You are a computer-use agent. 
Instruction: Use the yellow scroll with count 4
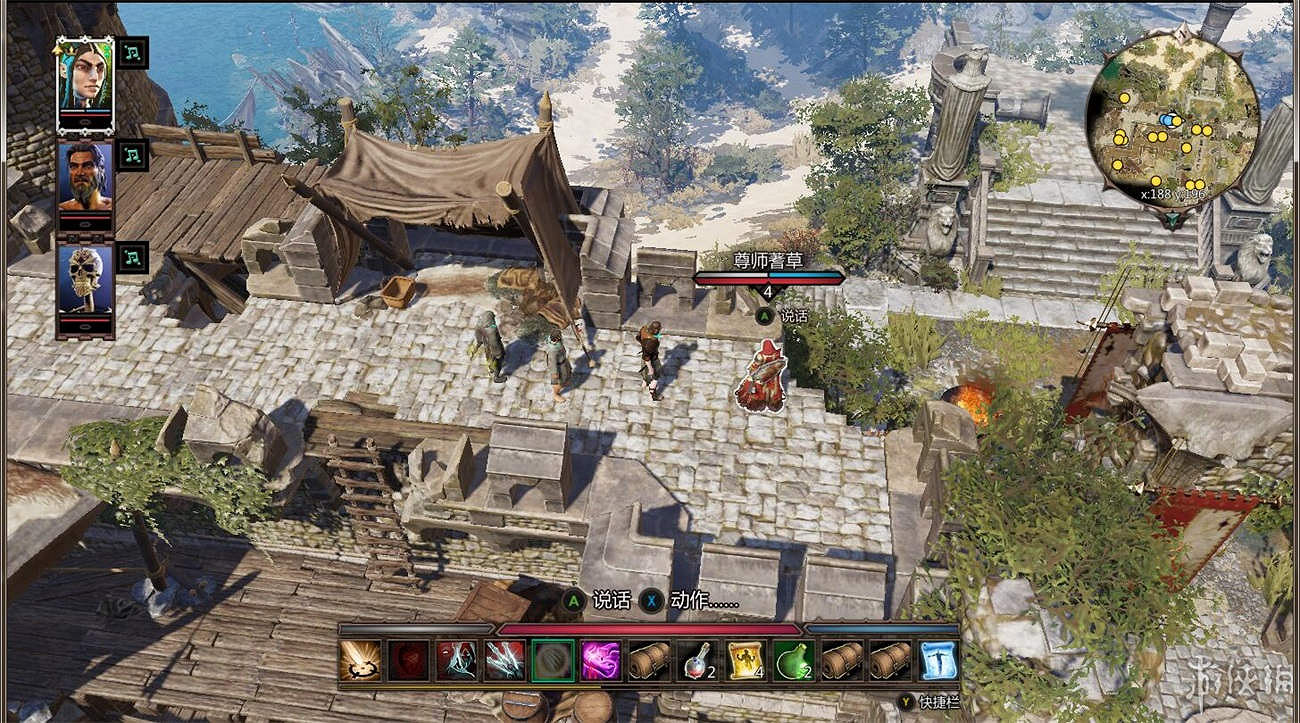(745, 661)
